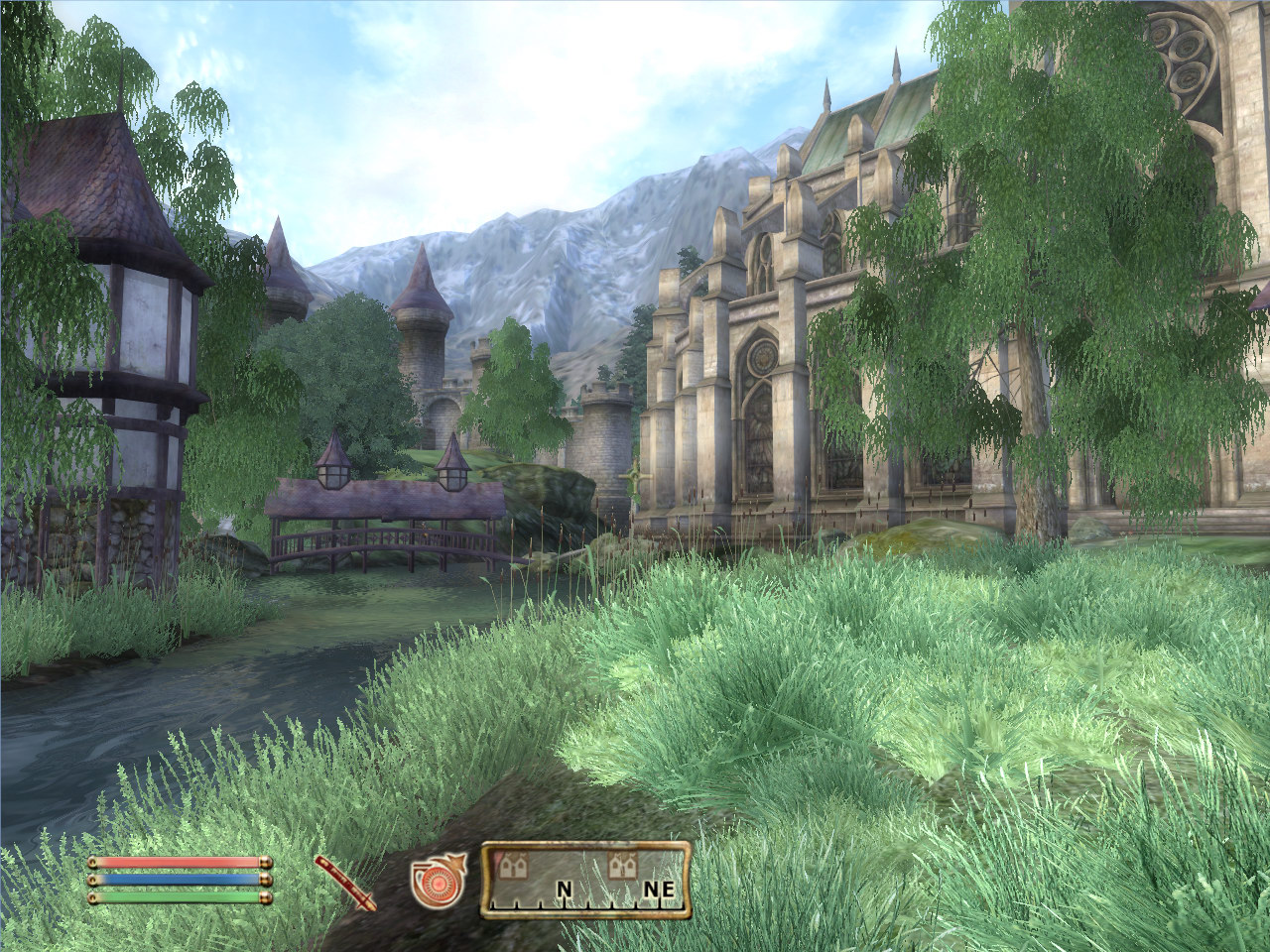1270x952 pixels.
Task: Select the compass location marker nearest NE
Action: click(x=624, y=867)
